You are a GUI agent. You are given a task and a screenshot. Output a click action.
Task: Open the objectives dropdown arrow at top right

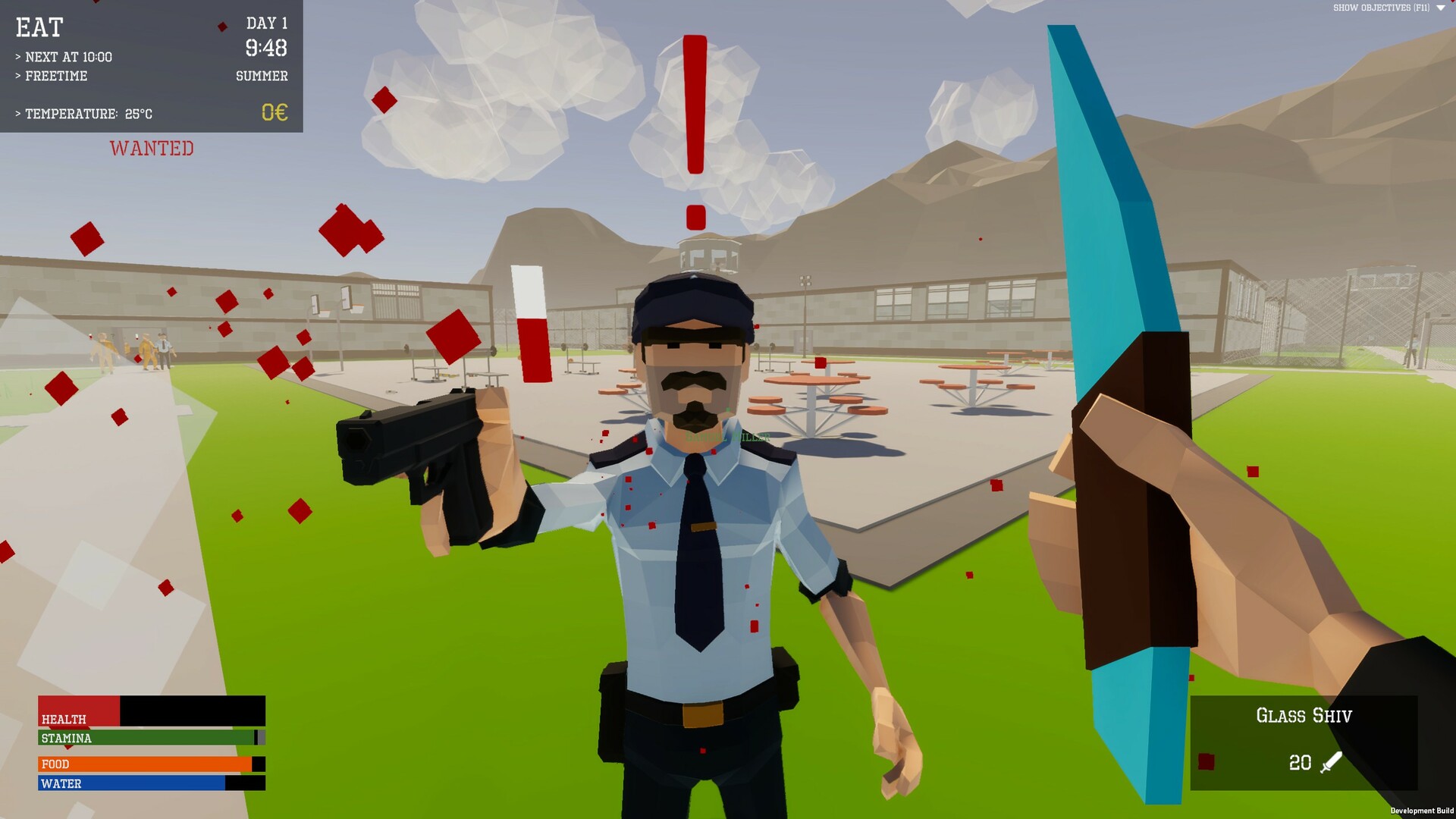pos(1439,10)
